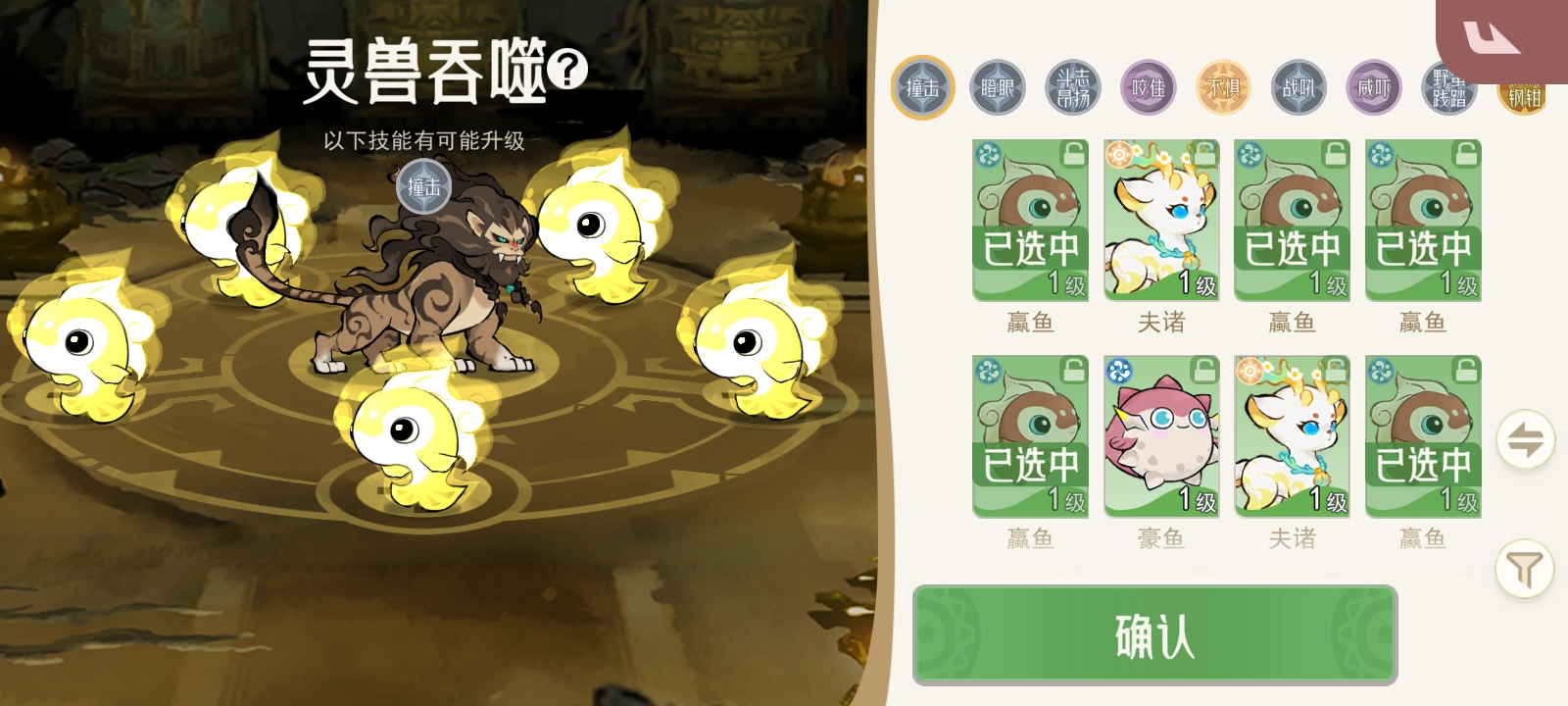Select the 斗志昂扬 skill icon
This screenshot has width=1568, height=706.
click(x=1072, y=87)
